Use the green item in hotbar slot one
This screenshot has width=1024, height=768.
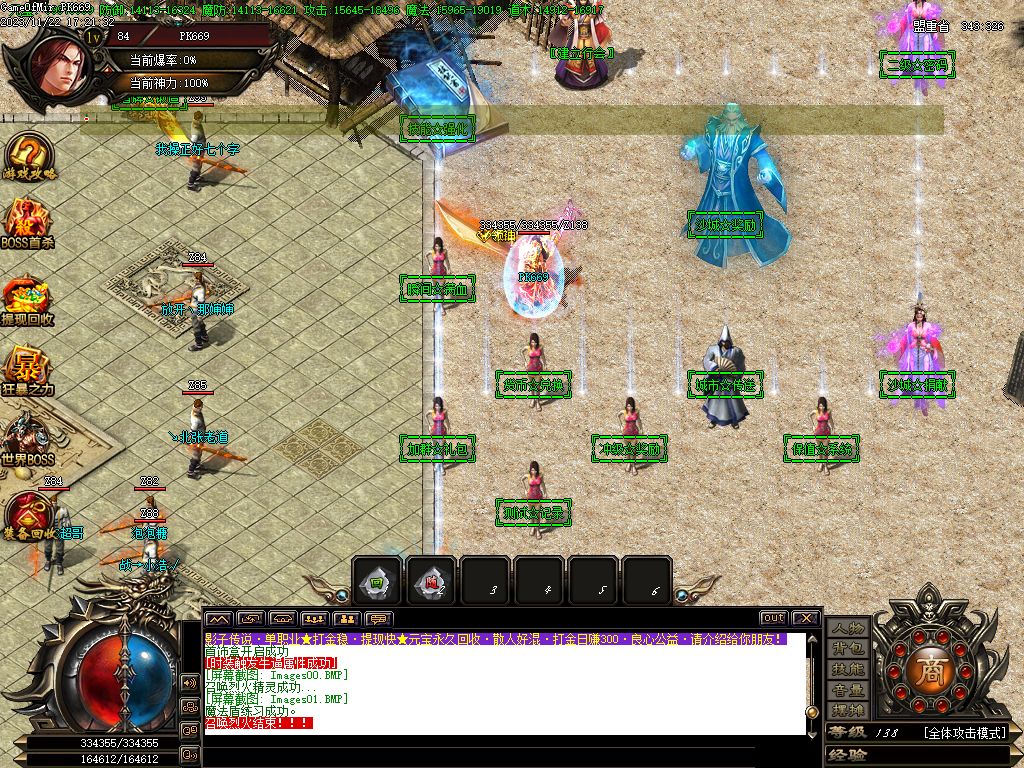point(378,582)
